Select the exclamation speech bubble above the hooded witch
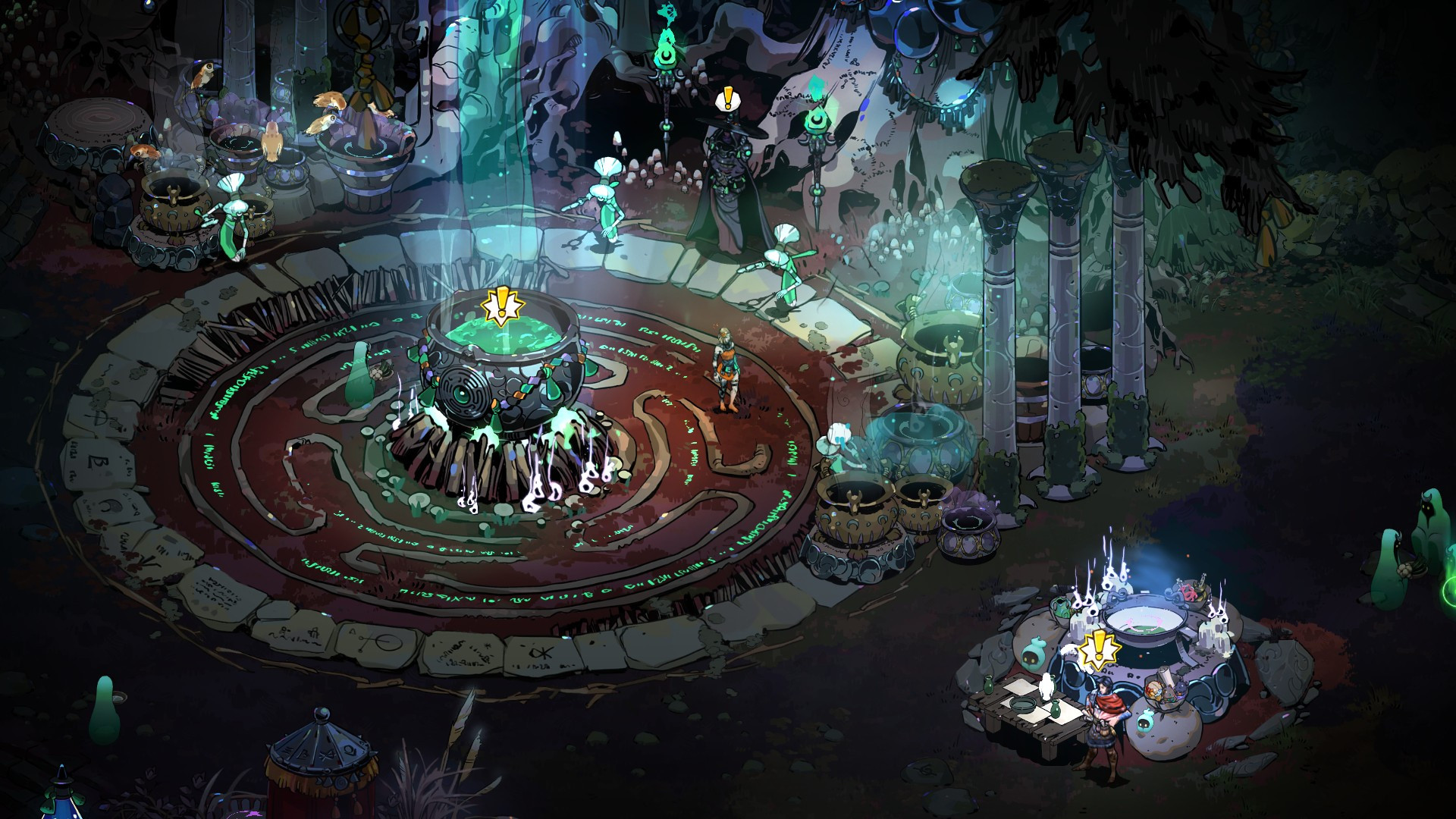This screenshot has width=1456, height=819. (728, 99)
